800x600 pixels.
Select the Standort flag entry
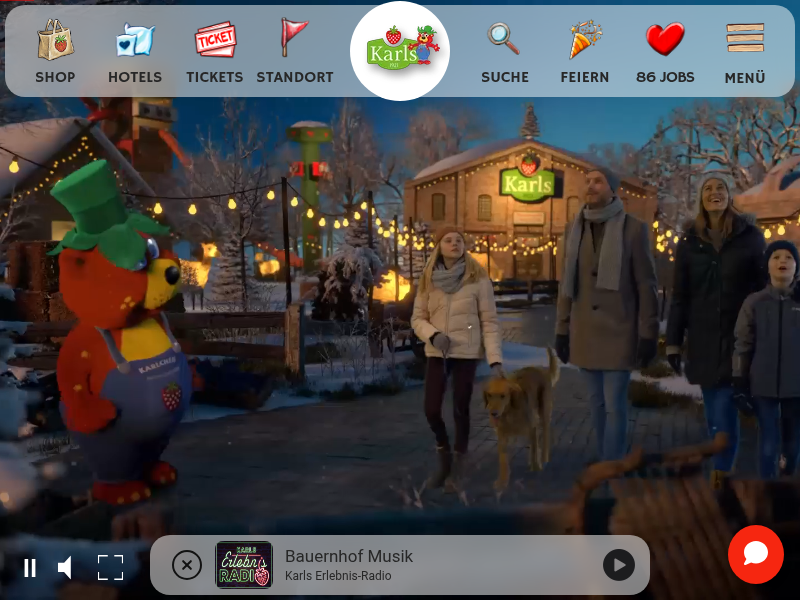(294, 52)
